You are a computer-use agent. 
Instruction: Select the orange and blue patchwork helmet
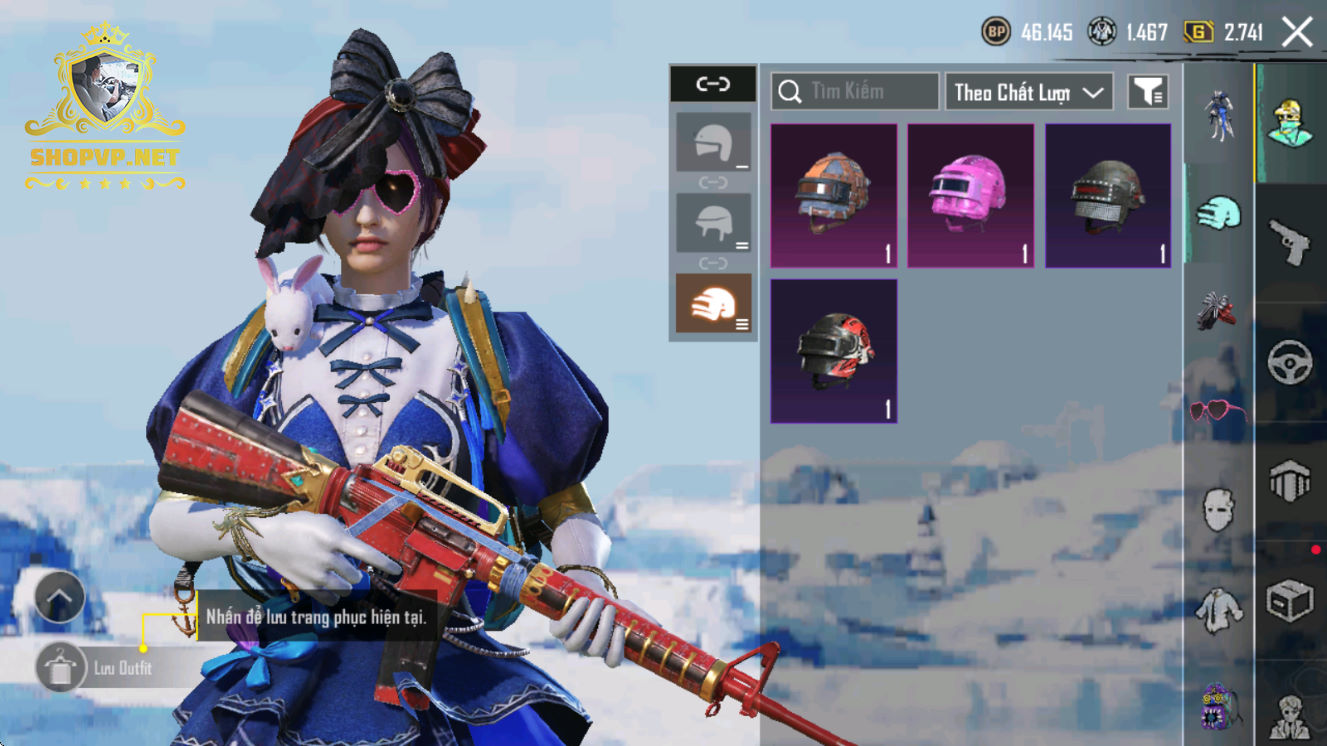tap(833, 195)
